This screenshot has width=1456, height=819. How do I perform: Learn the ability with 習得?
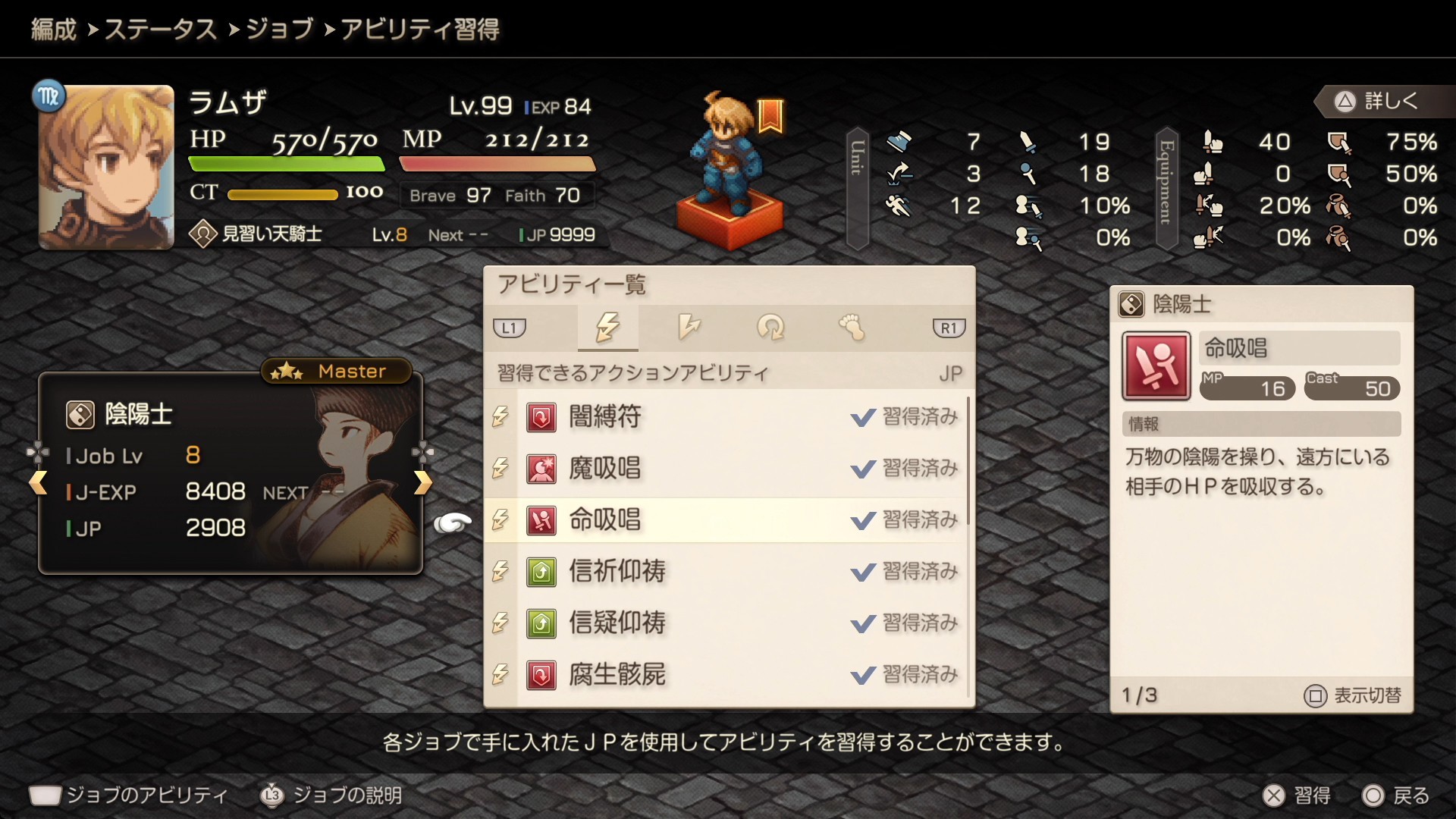1298,795
